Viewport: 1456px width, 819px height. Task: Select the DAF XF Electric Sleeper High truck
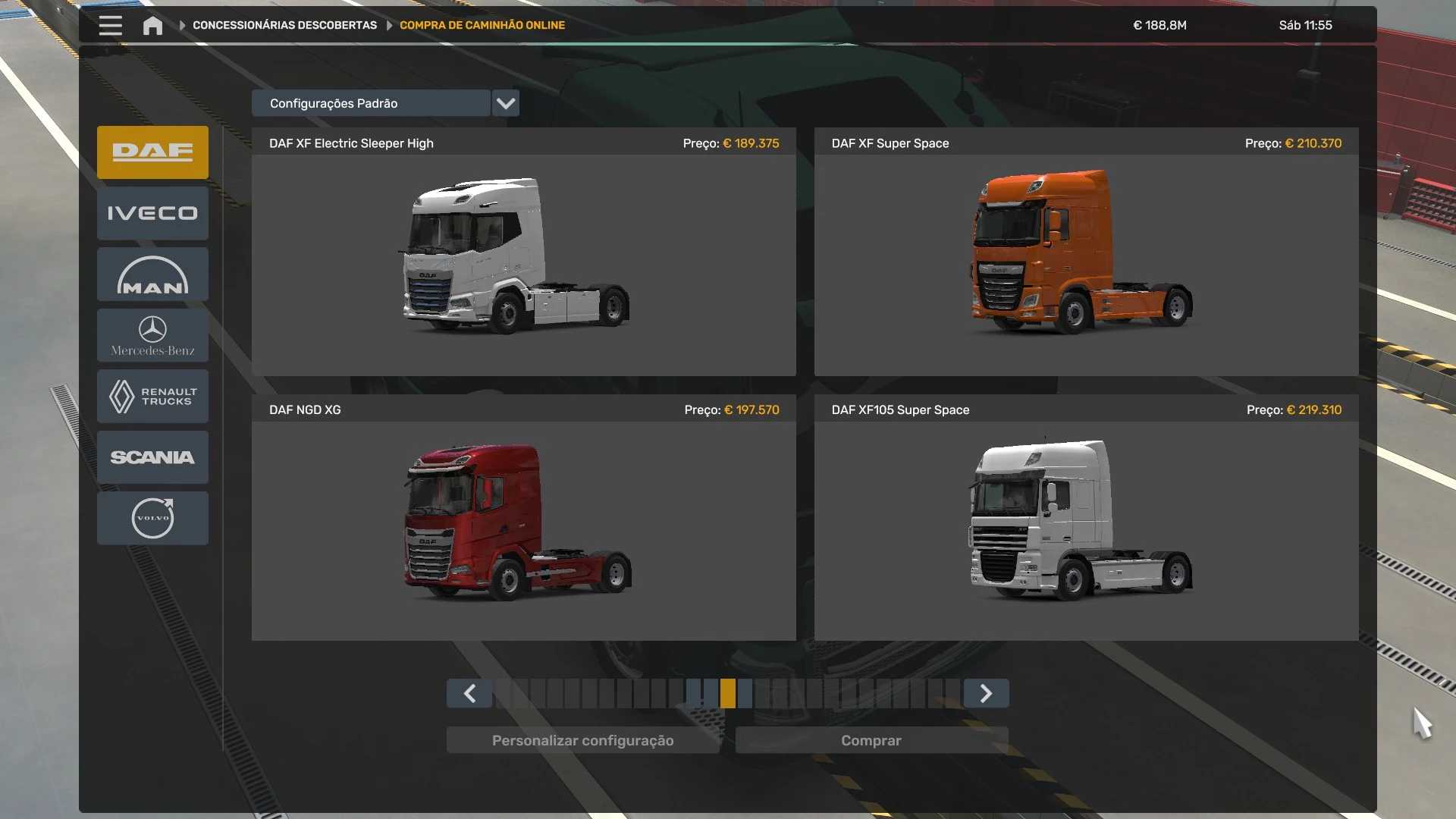pyautogui.click(x=523, y=258)
